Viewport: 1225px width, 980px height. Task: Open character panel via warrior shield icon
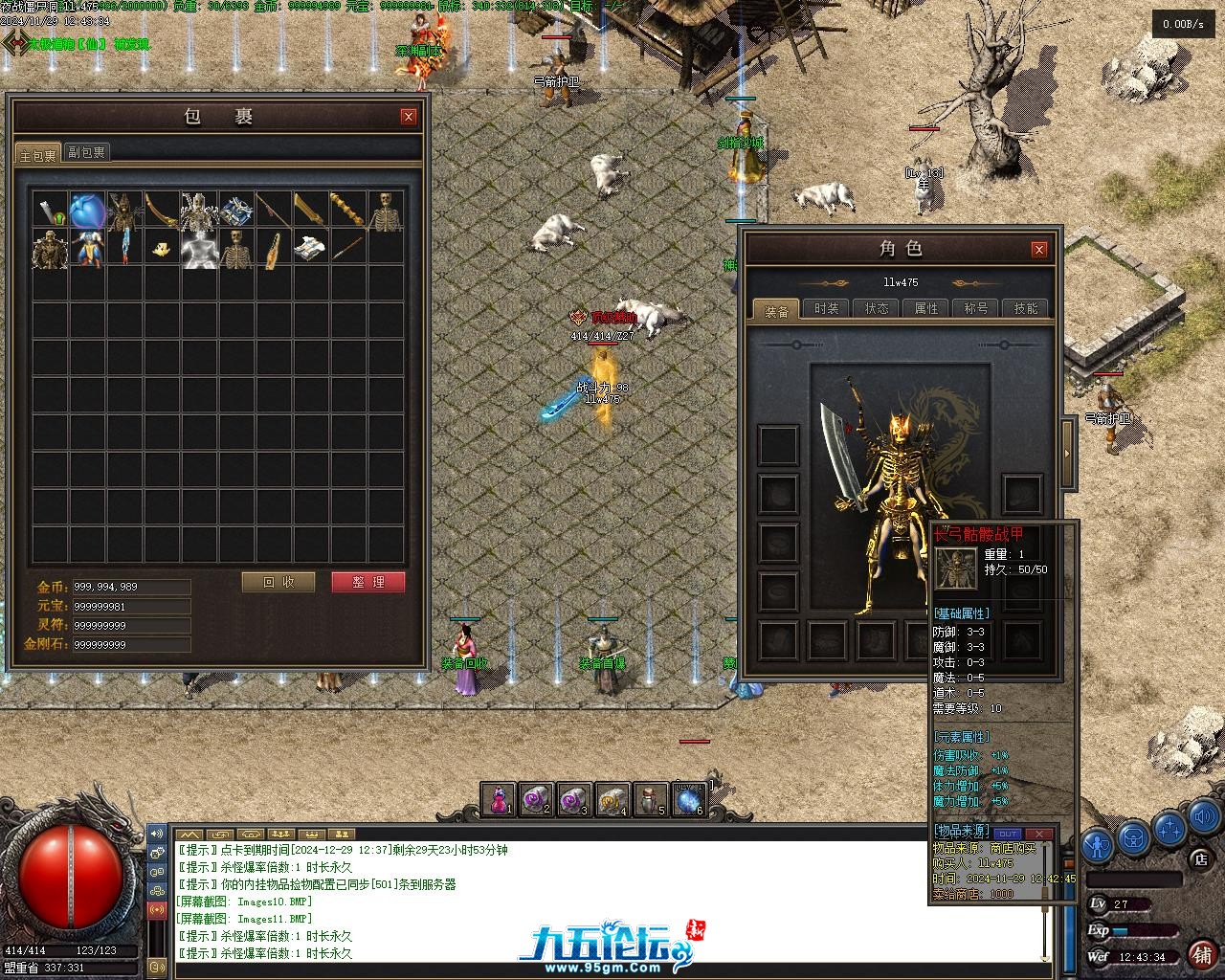tap(1098, 845)
